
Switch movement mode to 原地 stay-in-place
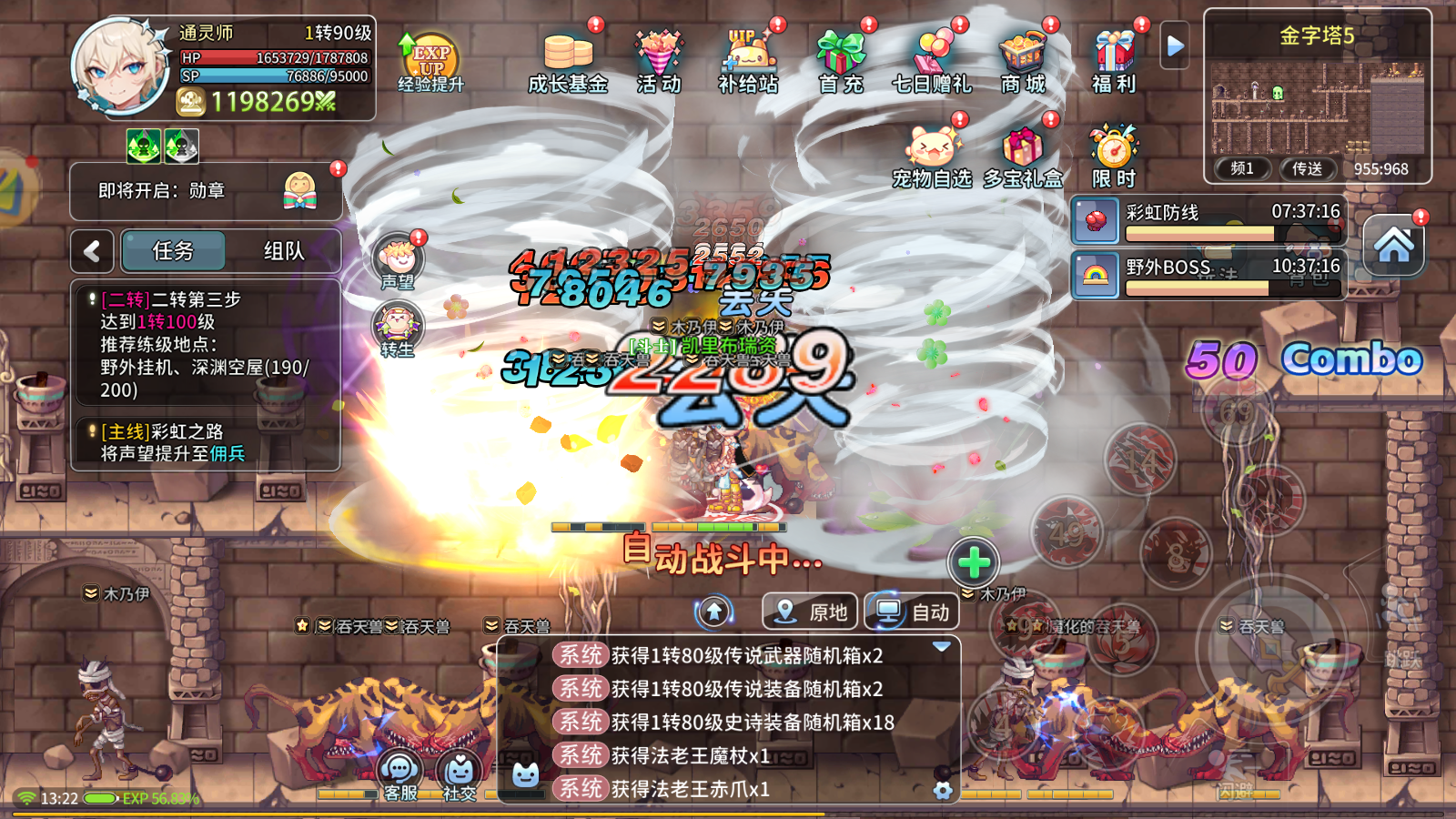[809, 612]
